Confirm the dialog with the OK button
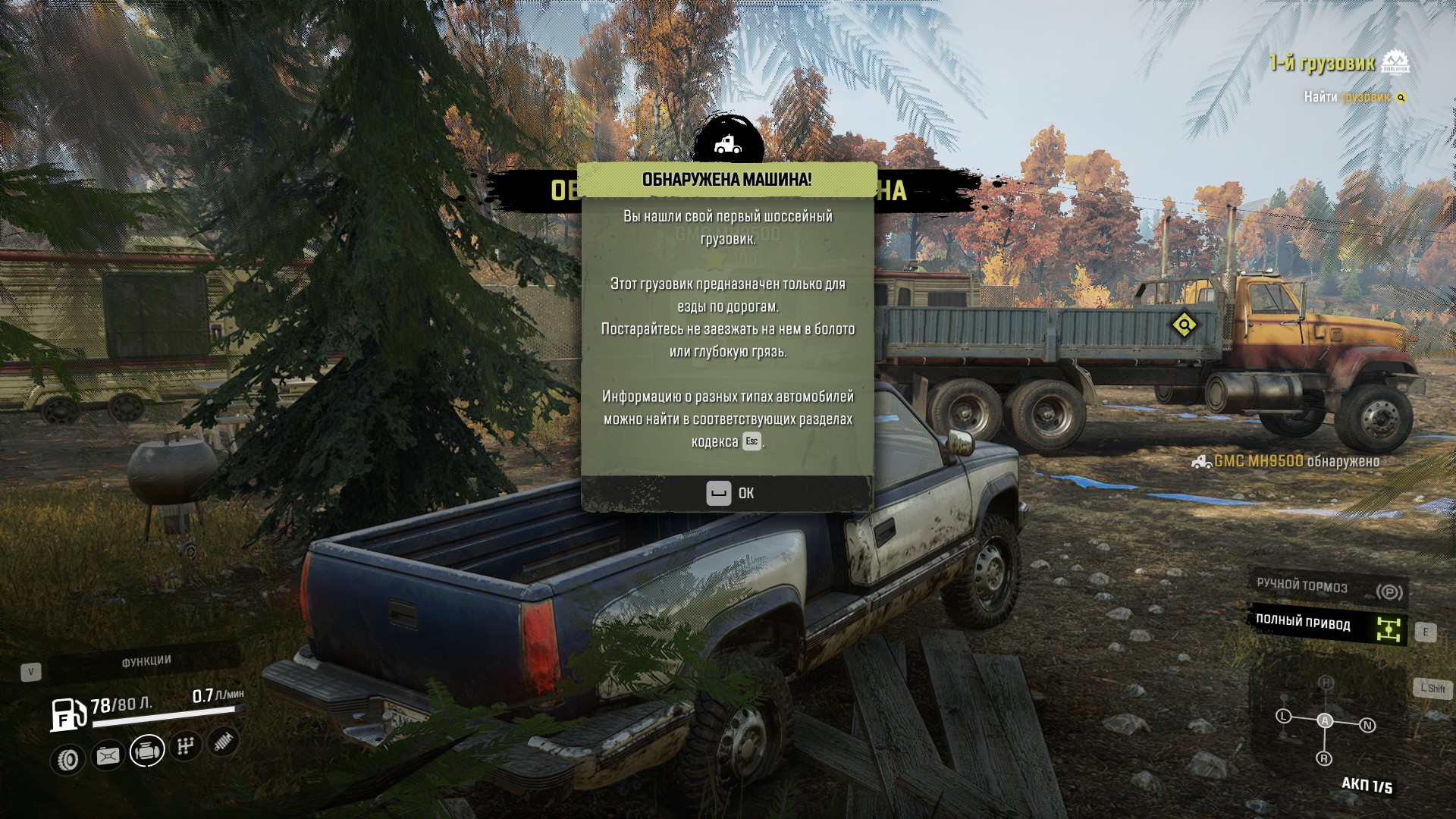 point(729,494)
